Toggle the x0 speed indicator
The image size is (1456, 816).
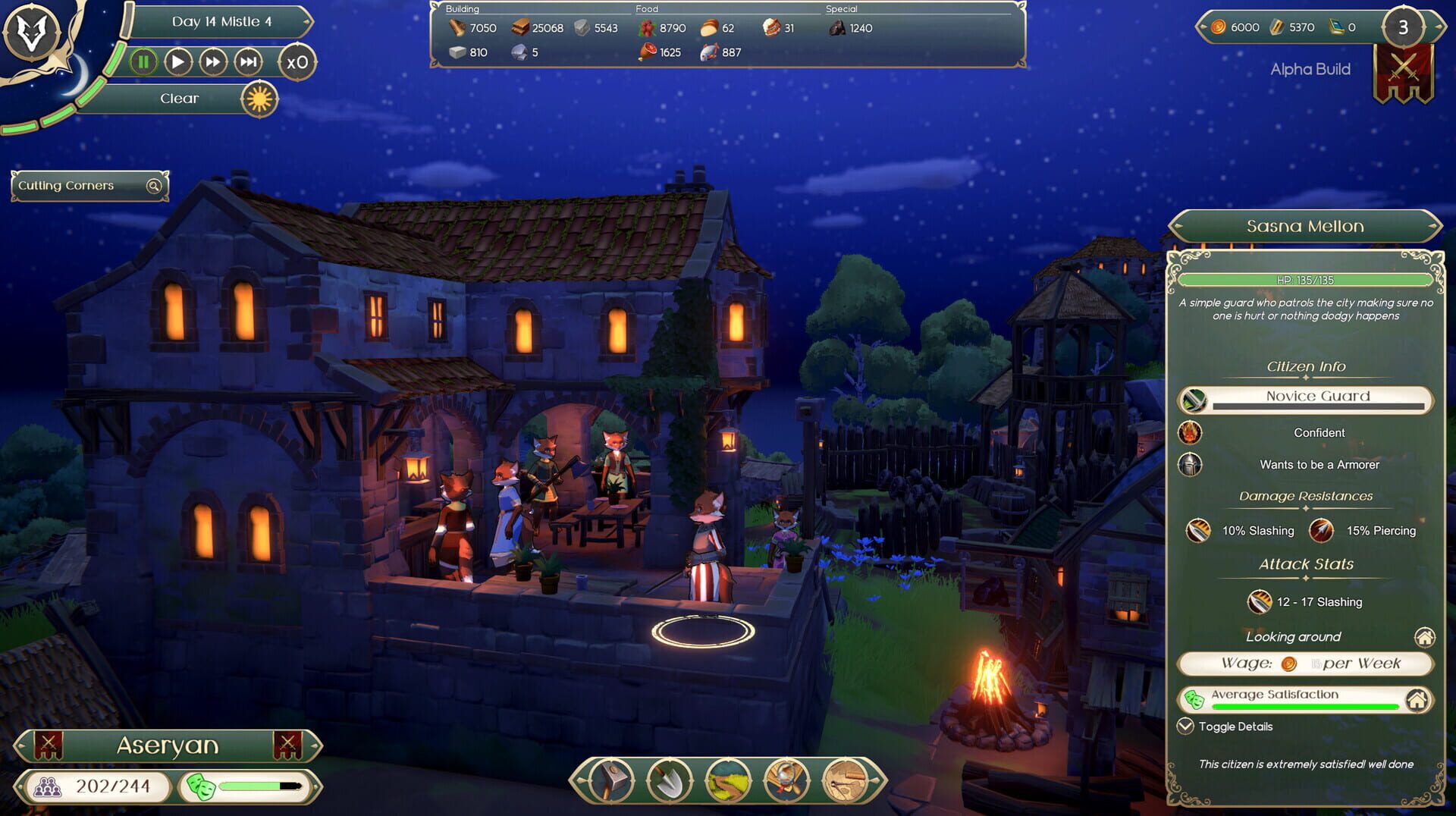(x=298, y=63)
